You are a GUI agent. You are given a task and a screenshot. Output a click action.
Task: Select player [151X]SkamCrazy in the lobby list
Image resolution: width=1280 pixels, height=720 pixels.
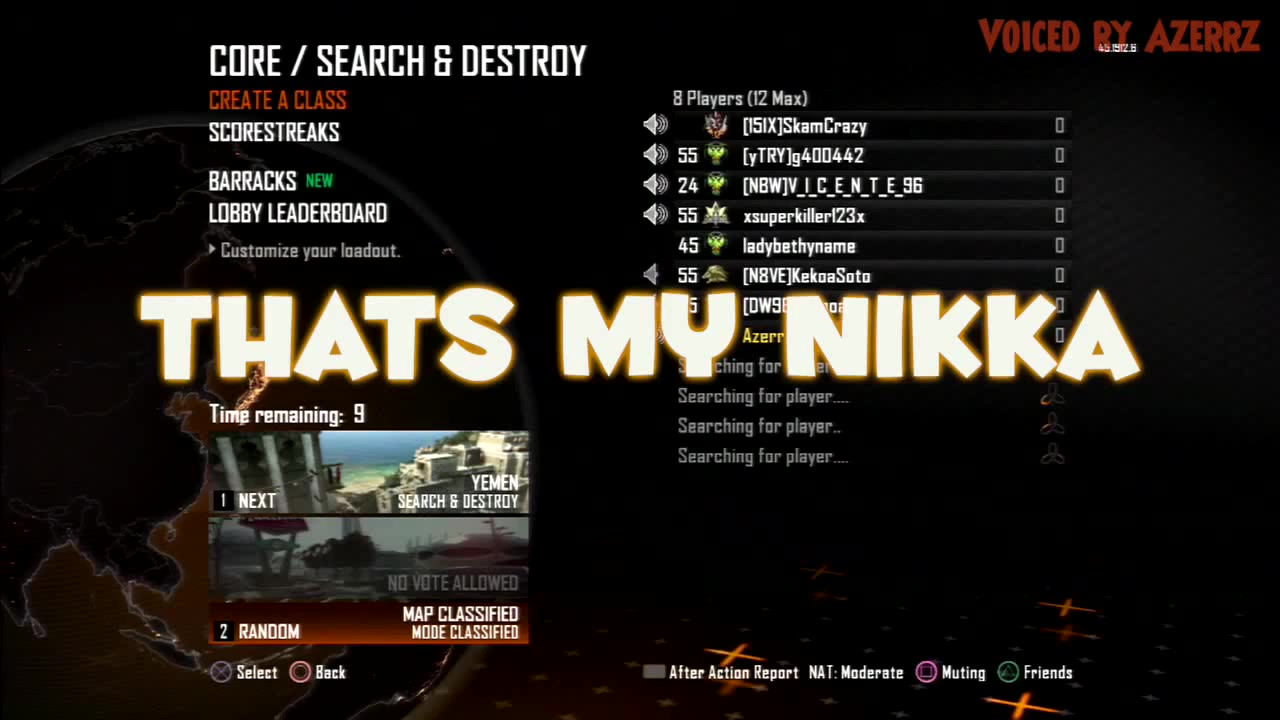coord(804,126)
